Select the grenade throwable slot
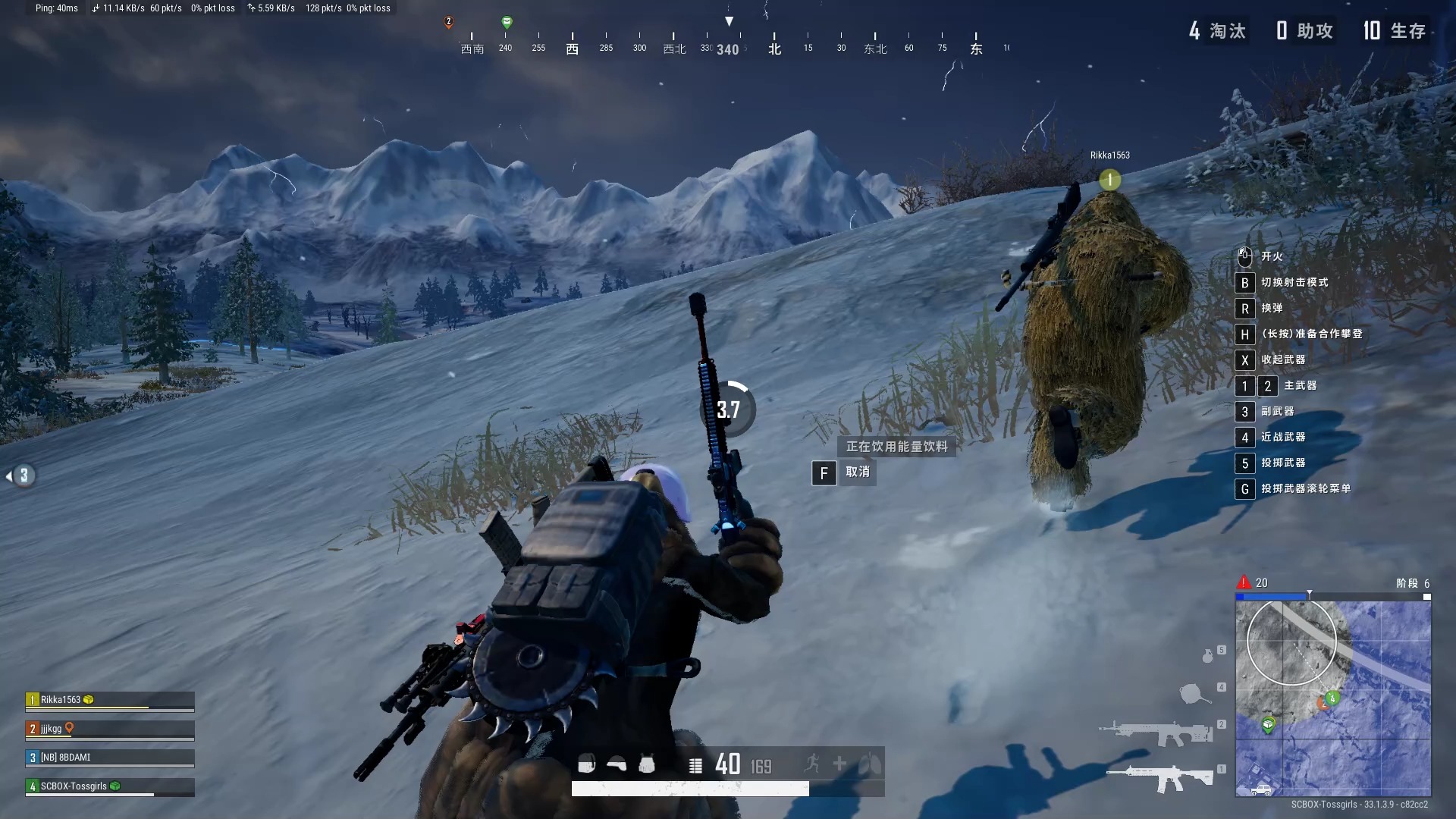The image size is (1456, 819). tap(1207, 656)
